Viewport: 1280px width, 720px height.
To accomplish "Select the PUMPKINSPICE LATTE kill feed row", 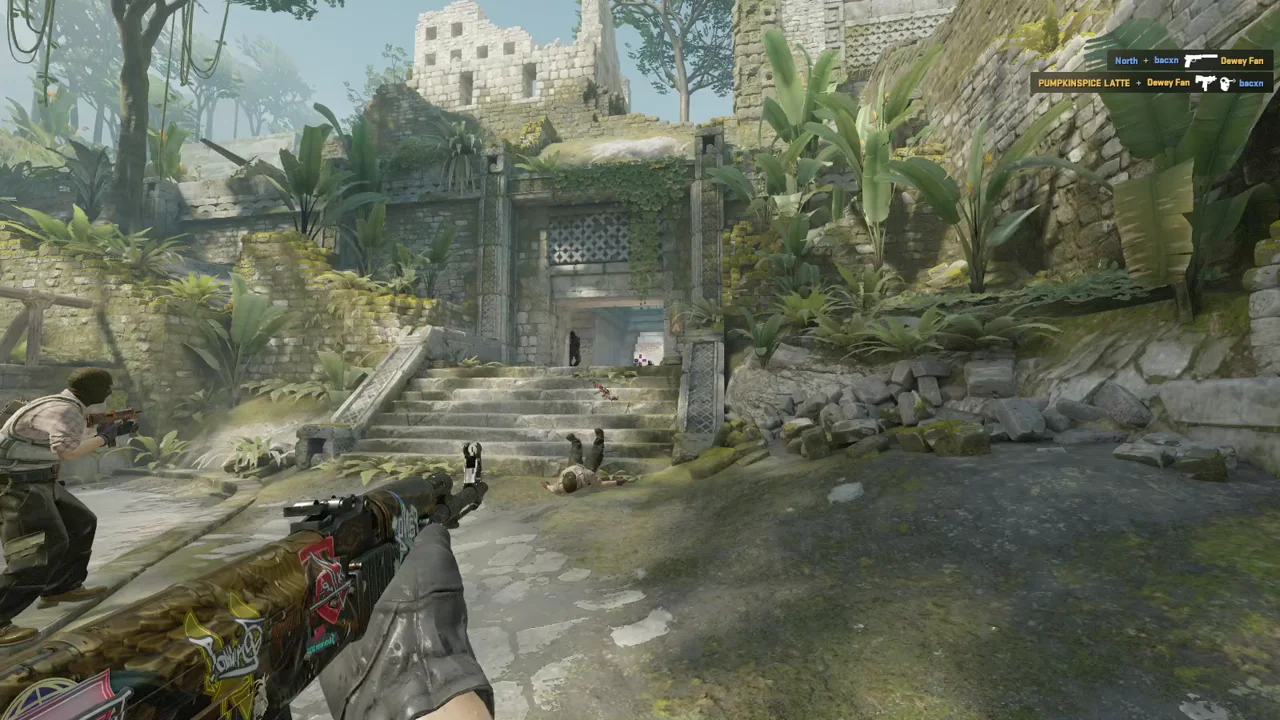I will [x=1151, y=83].
